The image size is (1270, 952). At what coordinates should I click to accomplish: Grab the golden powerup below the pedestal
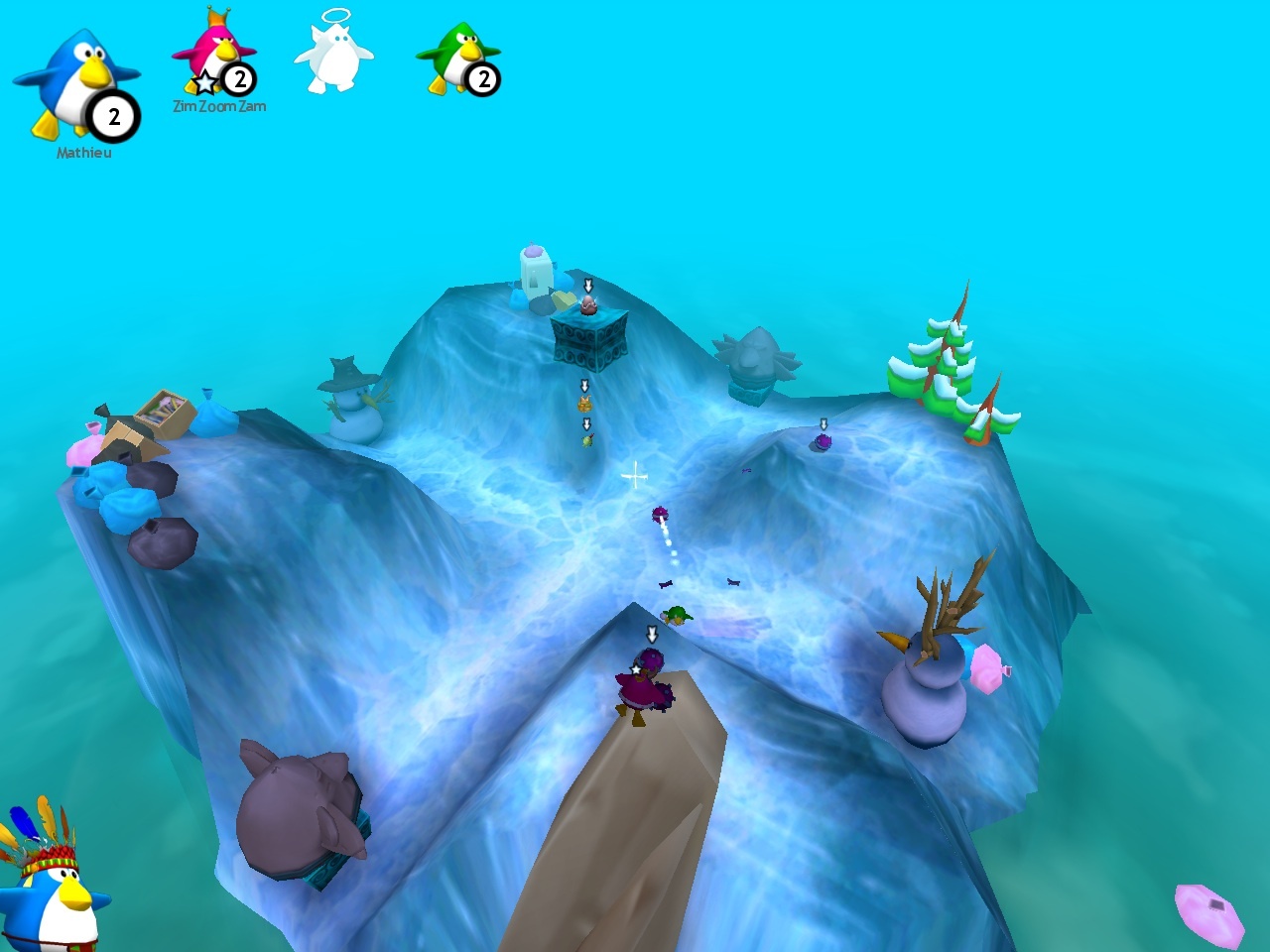pos(583,405)
